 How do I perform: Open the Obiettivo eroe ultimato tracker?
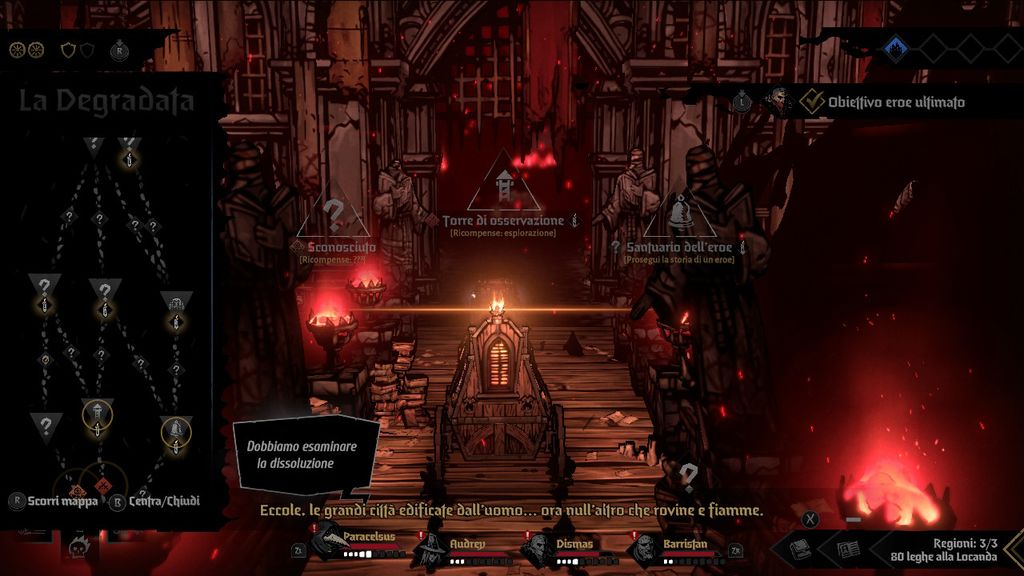(x=880, y=101)
